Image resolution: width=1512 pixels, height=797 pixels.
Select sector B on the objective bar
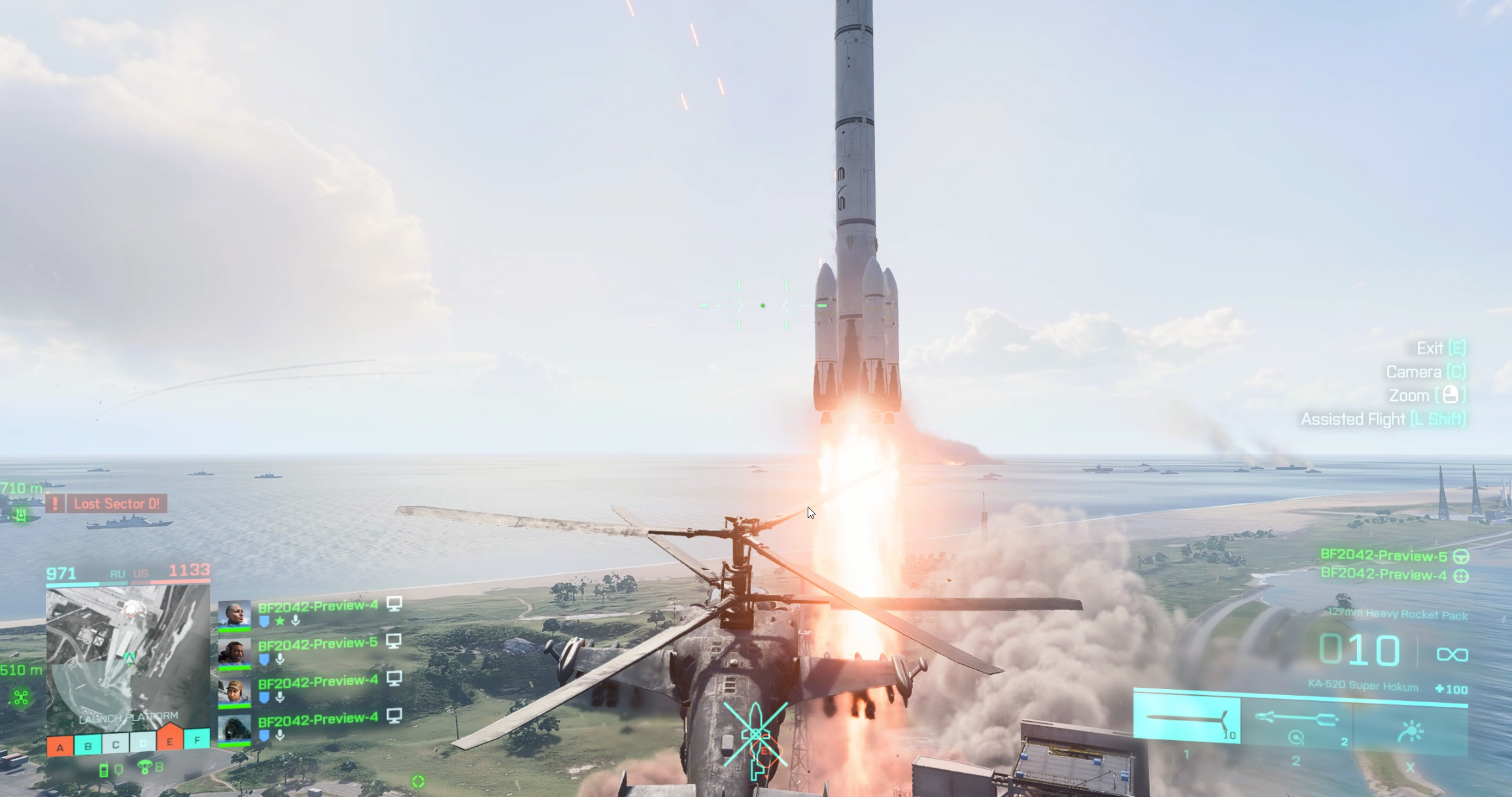88,745
